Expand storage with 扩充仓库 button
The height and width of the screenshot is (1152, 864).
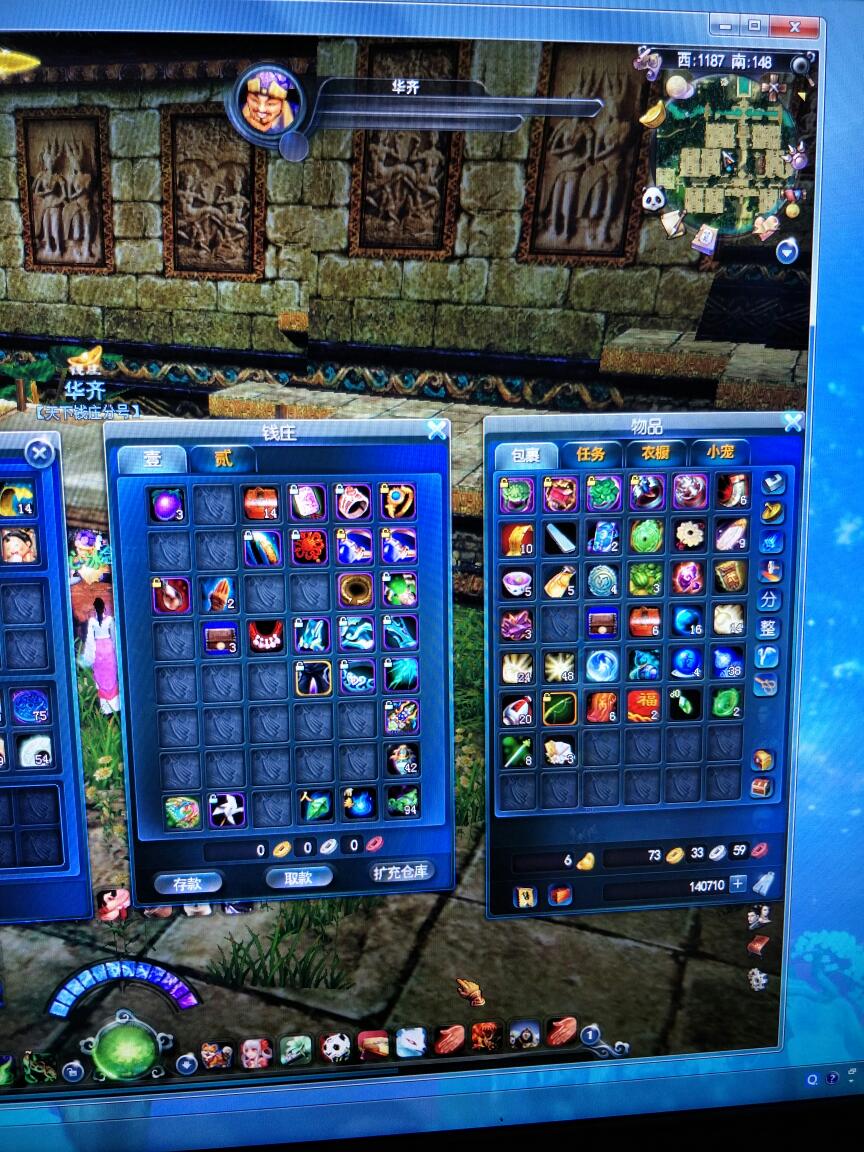click(400, 872)
